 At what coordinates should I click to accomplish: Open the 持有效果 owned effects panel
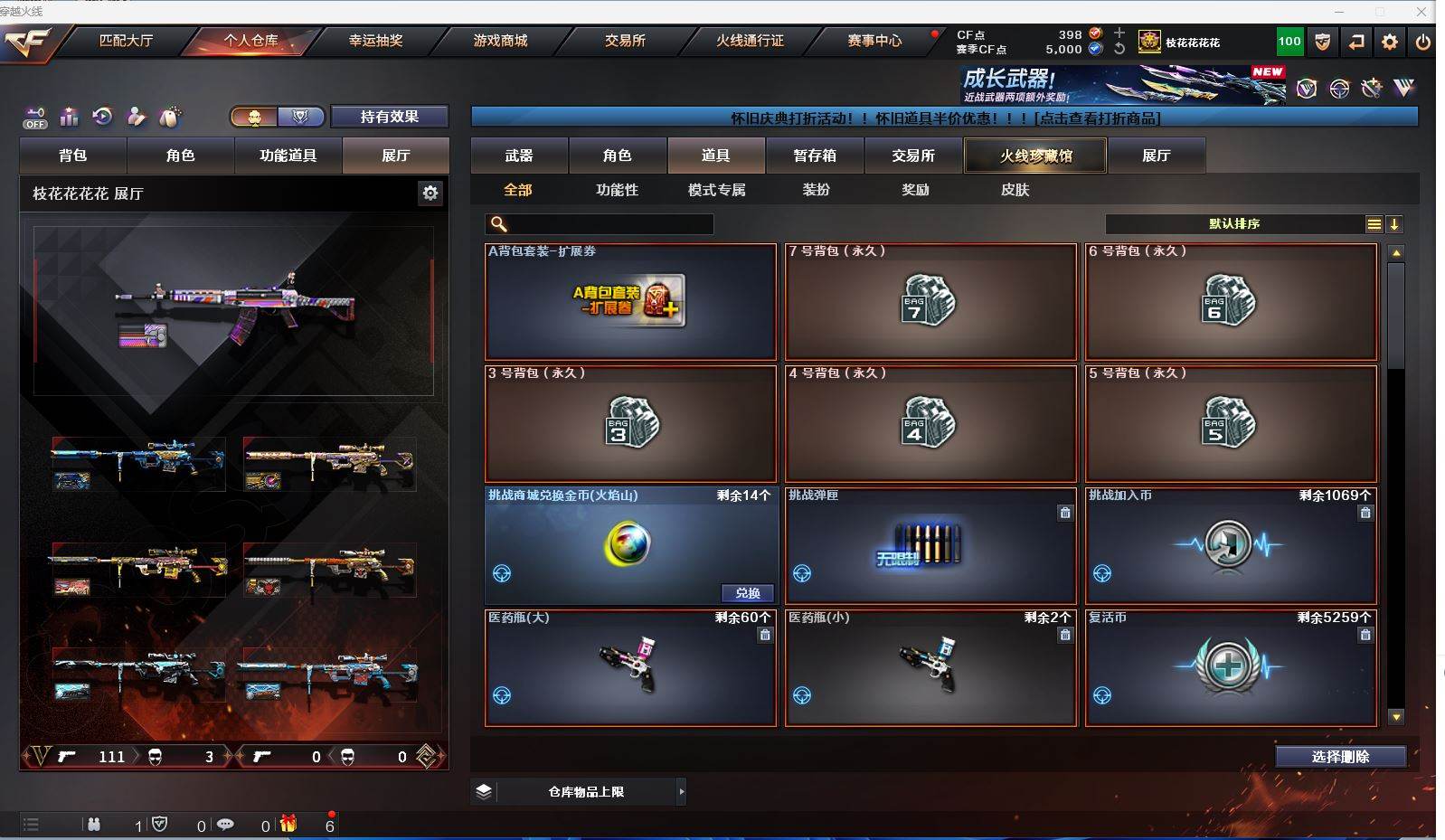pos(389,117)
